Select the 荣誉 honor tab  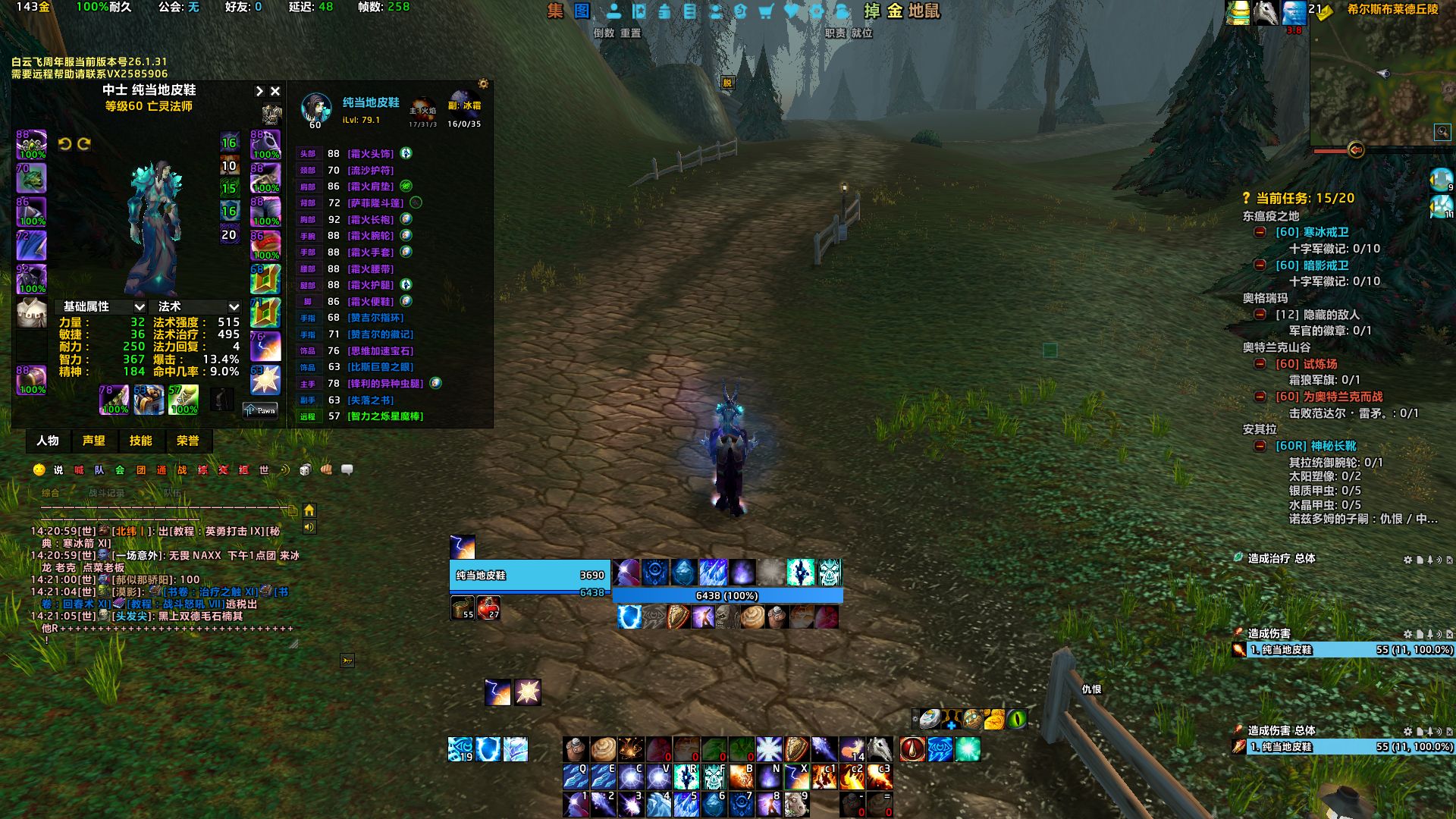187,441
